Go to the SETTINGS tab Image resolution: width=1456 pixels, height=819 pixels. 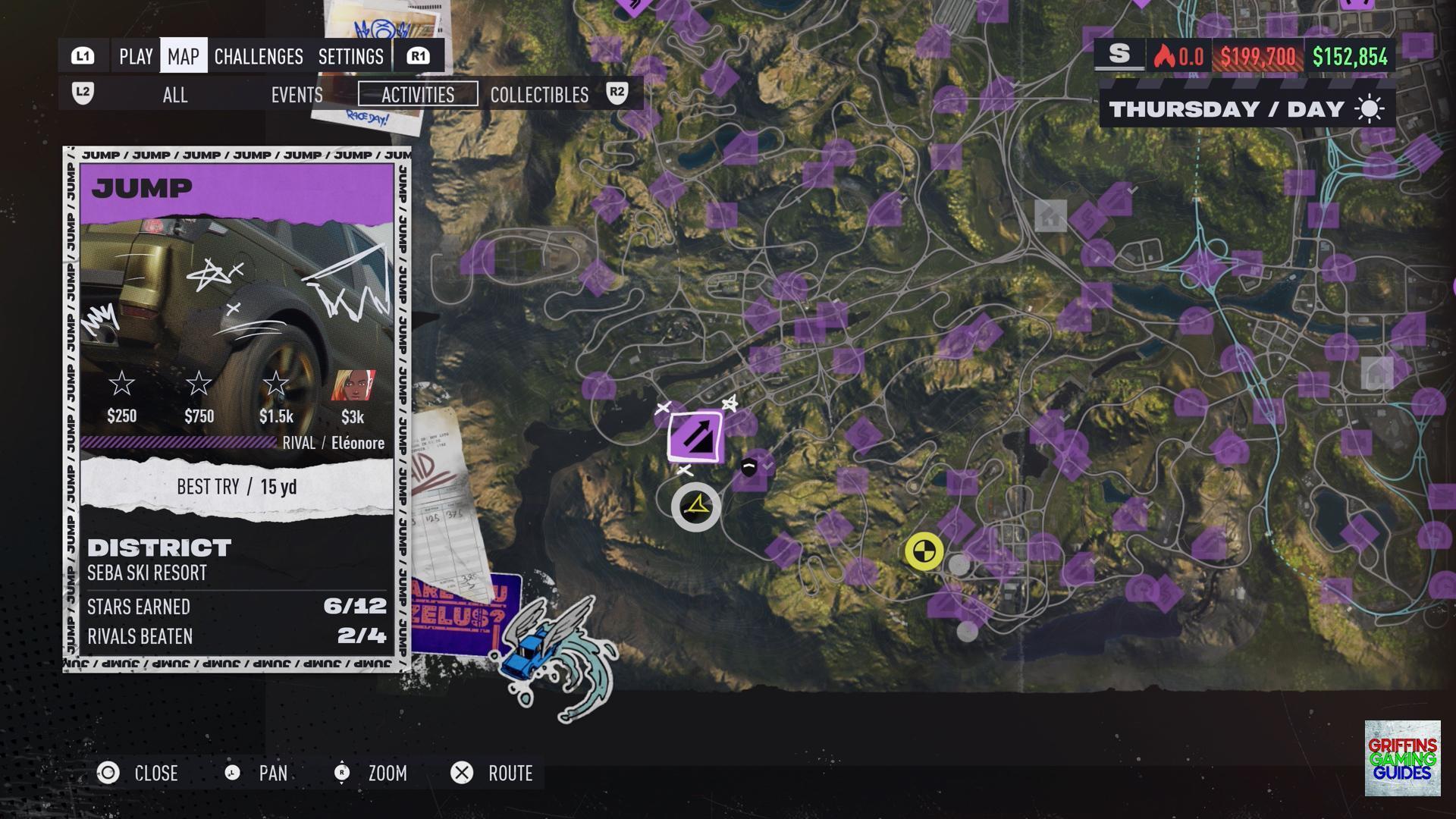pyautogui.click(x=350, y=56)
